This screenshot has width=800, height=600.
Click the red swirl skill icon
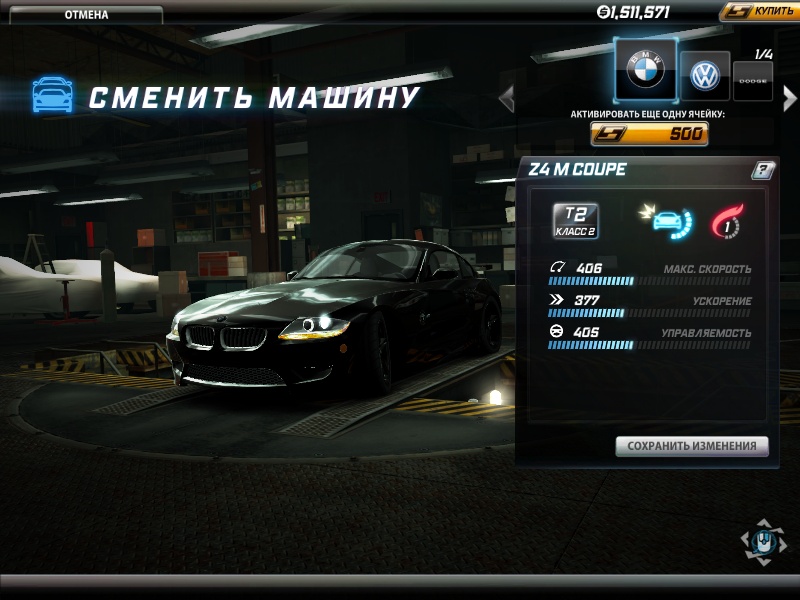pos(724,221)
